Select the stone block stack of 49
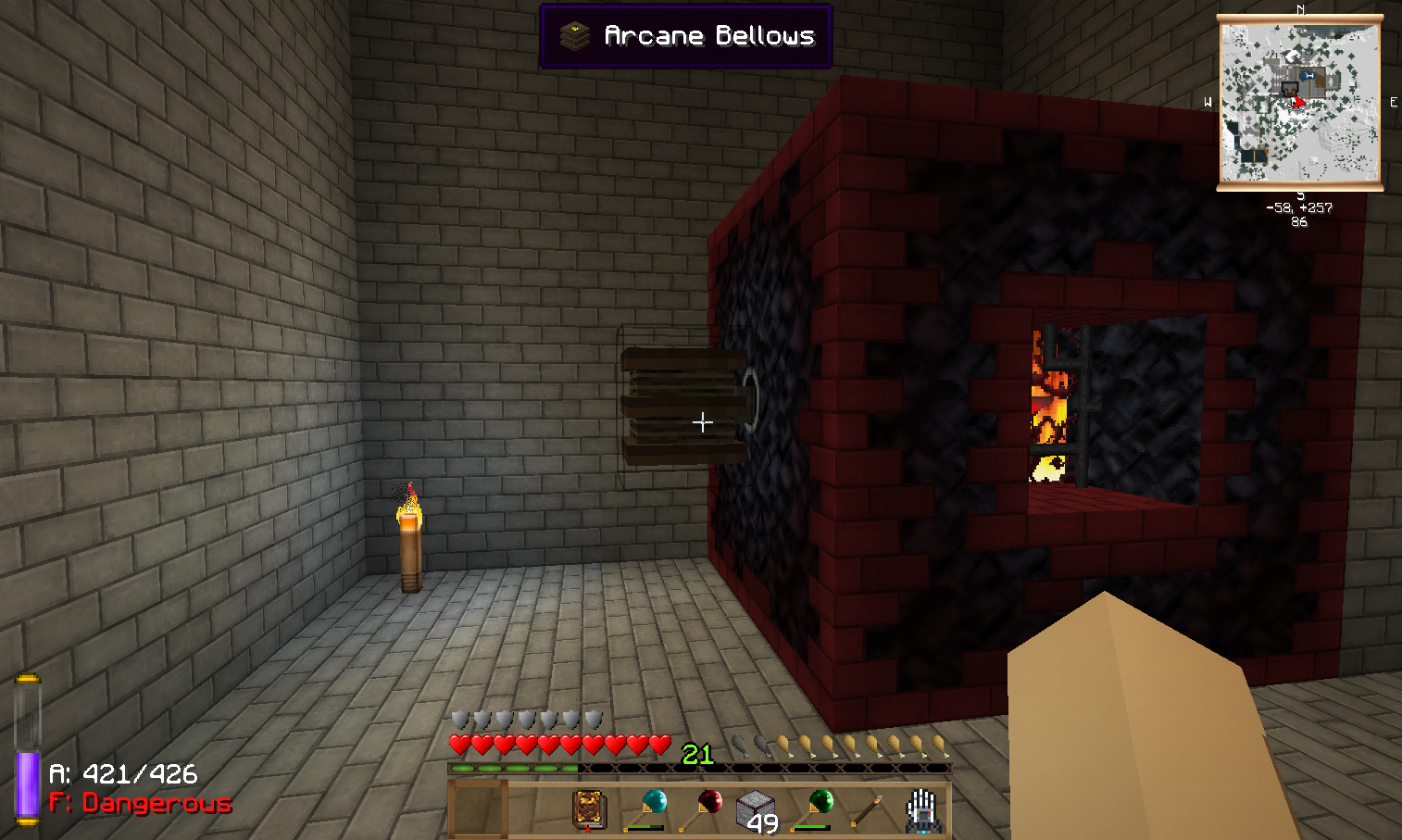The width and height of the screenshot is (1402, 840). [x=756, y=809]
